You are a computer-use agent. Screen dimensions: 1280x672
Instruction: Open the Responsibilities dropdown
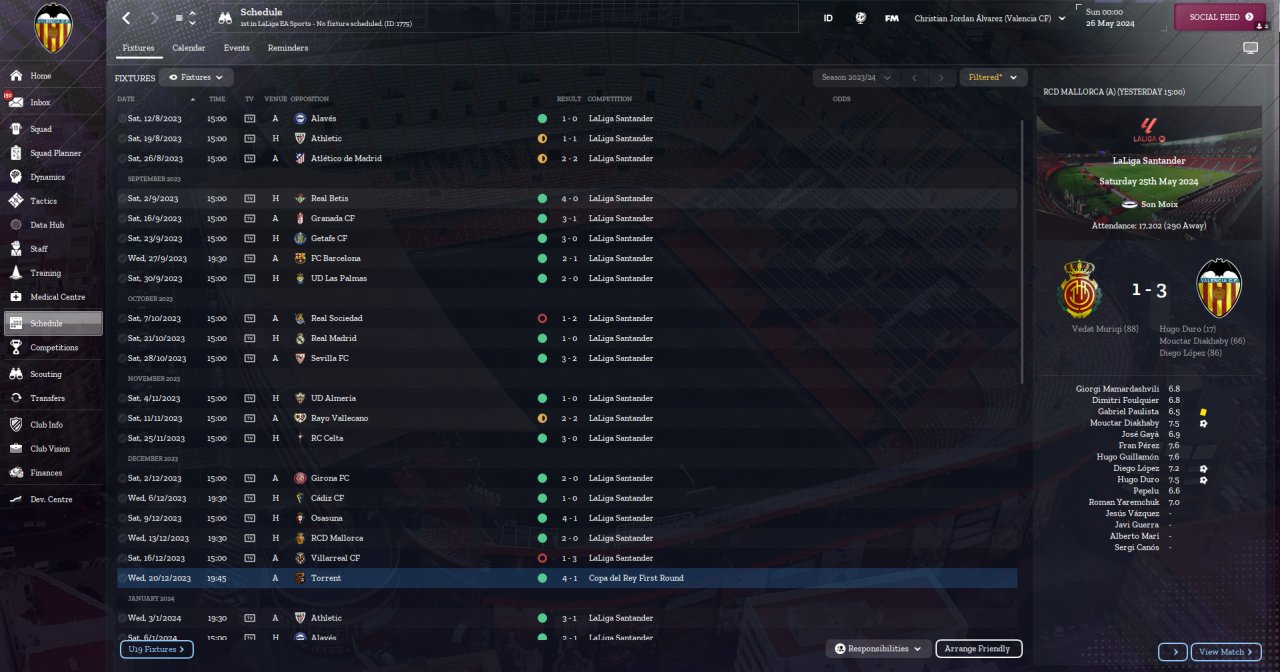click(x=879, y=649)
